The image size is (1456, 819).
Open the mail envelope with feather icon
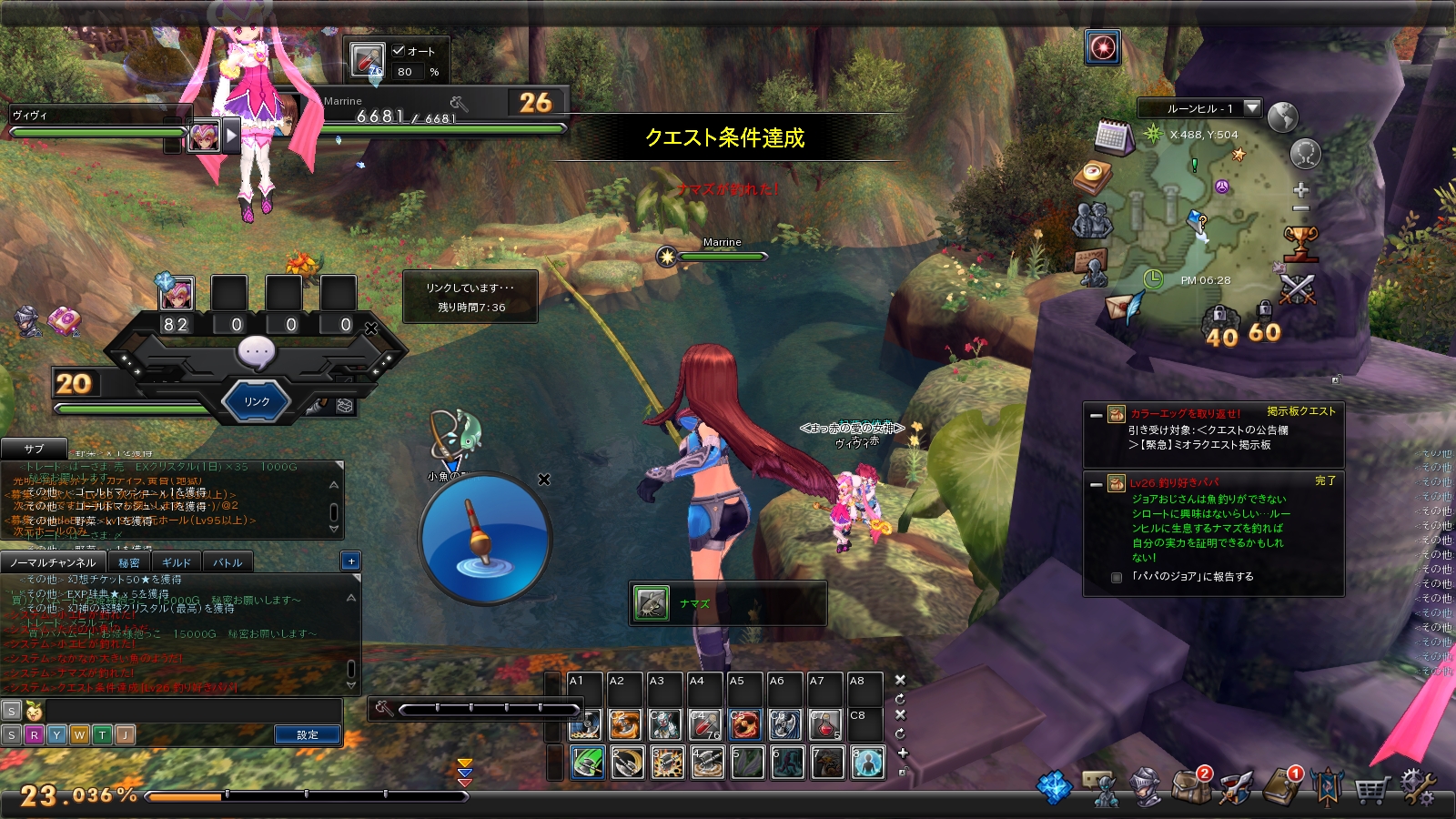point(1124,307)
